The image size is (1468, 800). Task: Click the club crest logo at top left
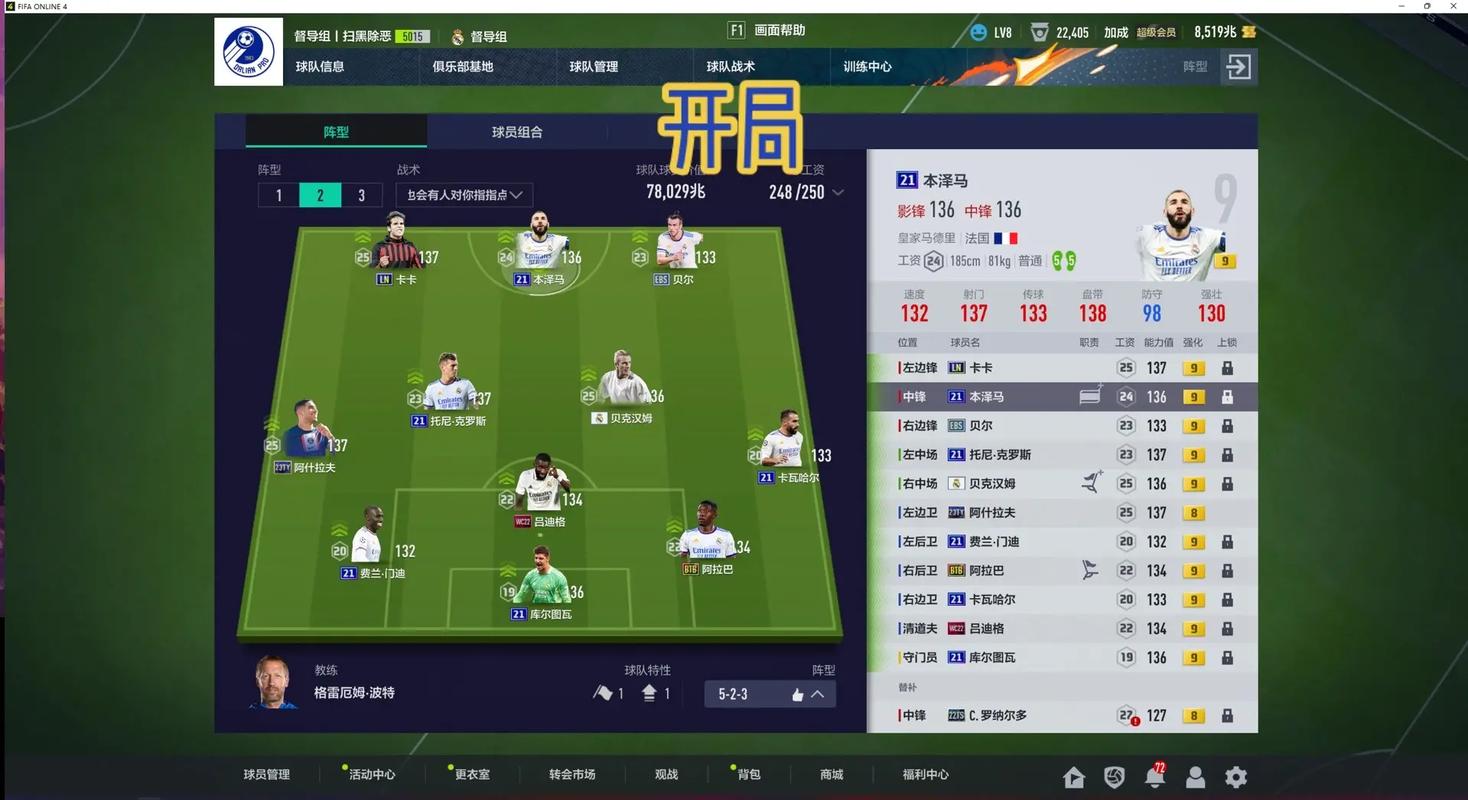[248, 51]
